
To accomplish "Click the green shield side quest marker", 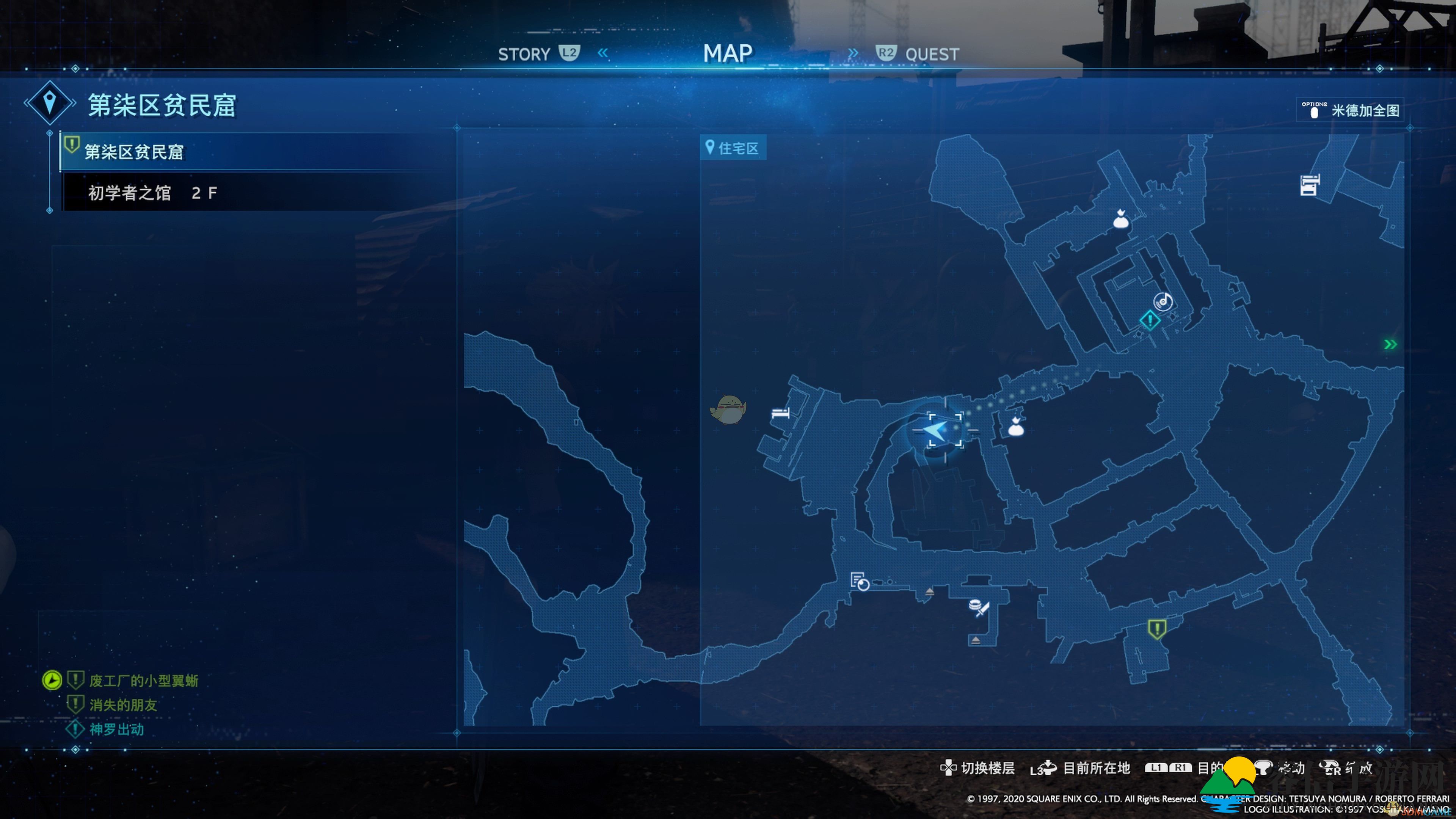I will 1156,629.
